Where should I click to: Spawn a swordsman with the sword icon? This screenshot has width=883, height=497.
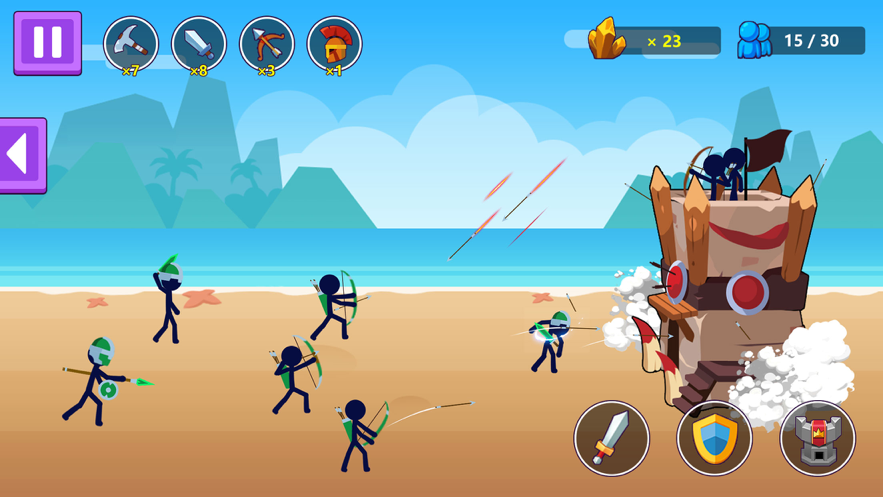198,44
